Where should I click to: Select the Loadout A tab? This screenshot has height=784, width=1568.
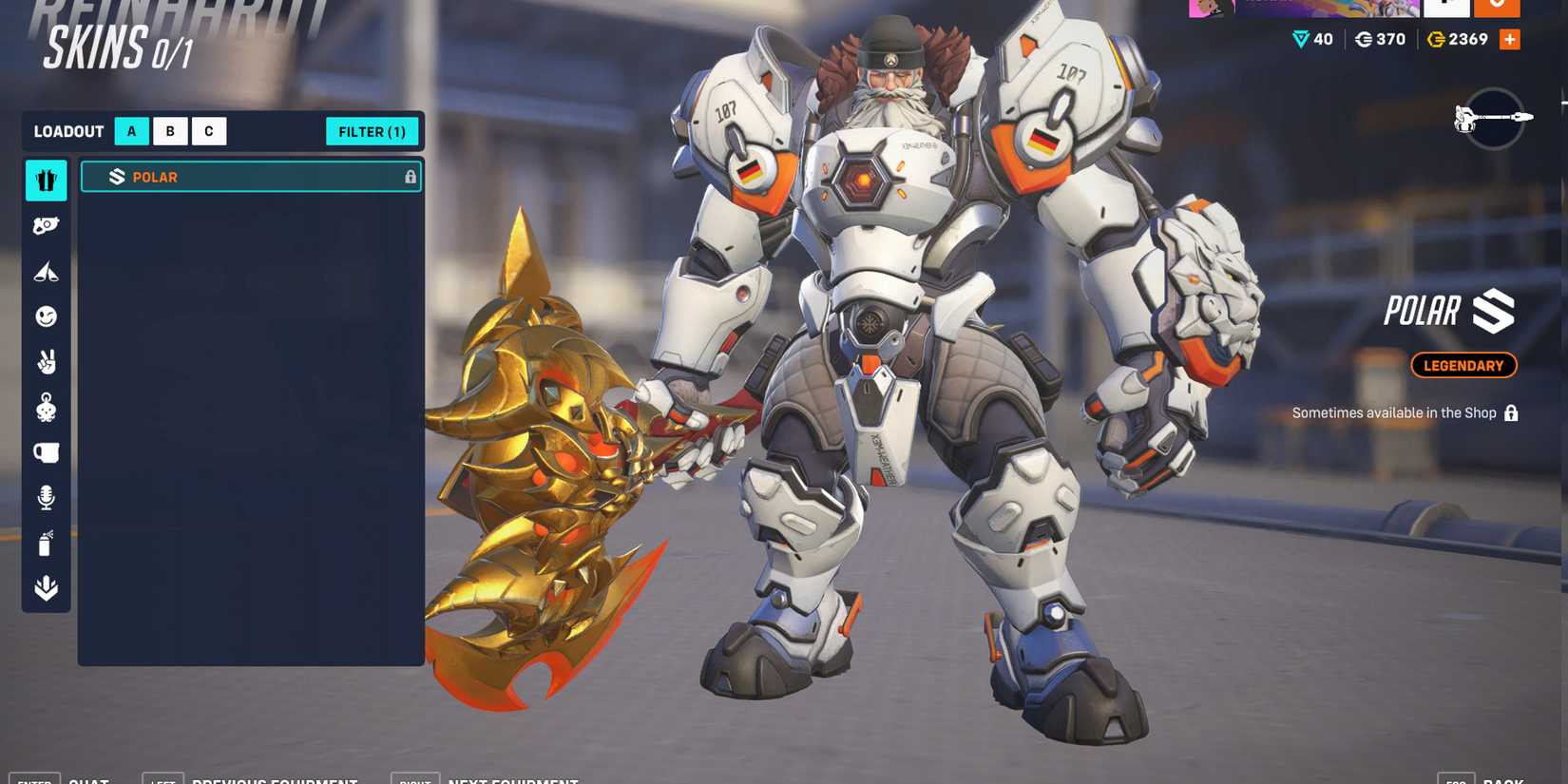[130, 131]
